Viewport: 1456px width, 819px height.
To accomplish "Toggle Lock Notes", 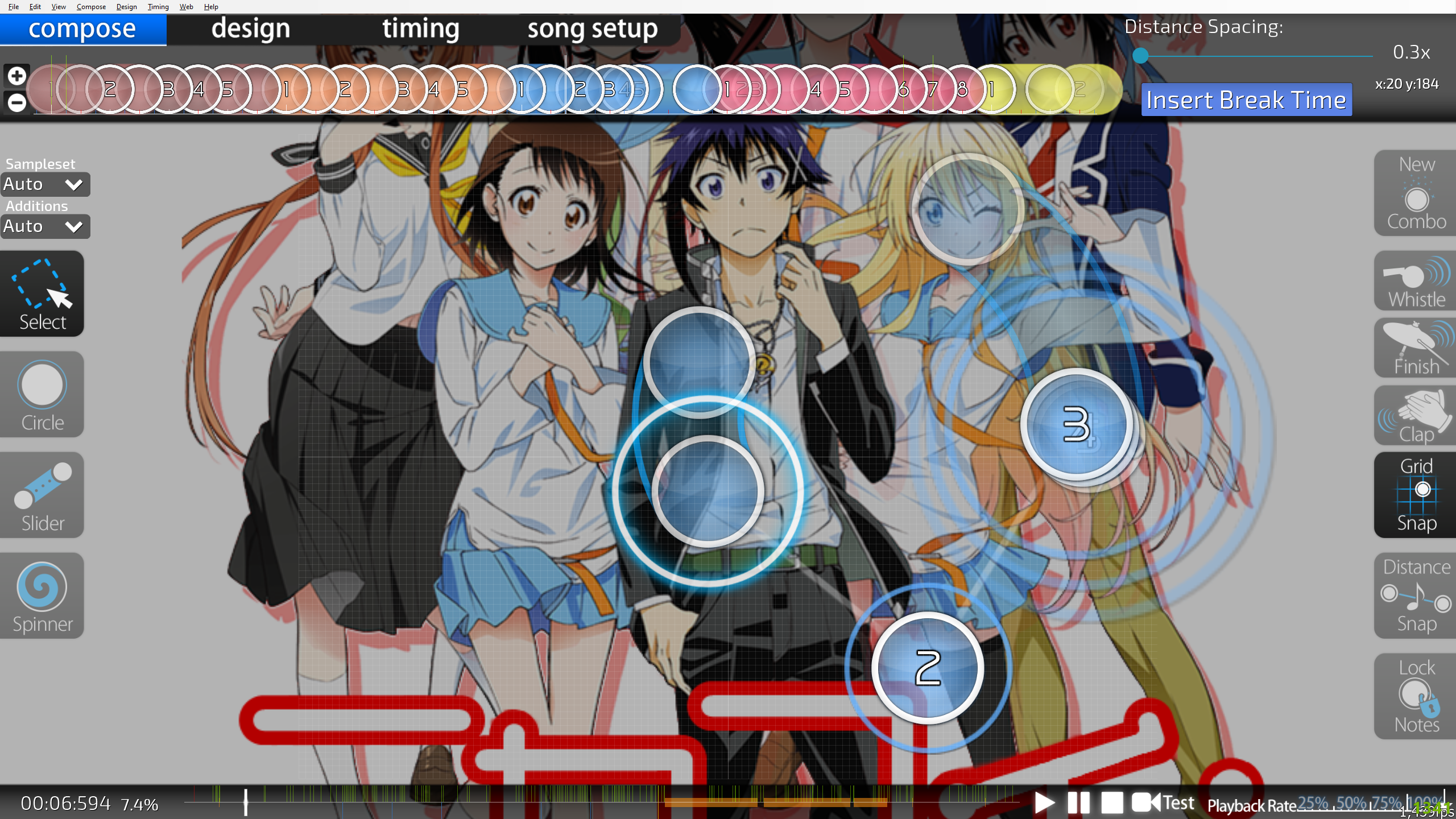I will point(1416,696).
